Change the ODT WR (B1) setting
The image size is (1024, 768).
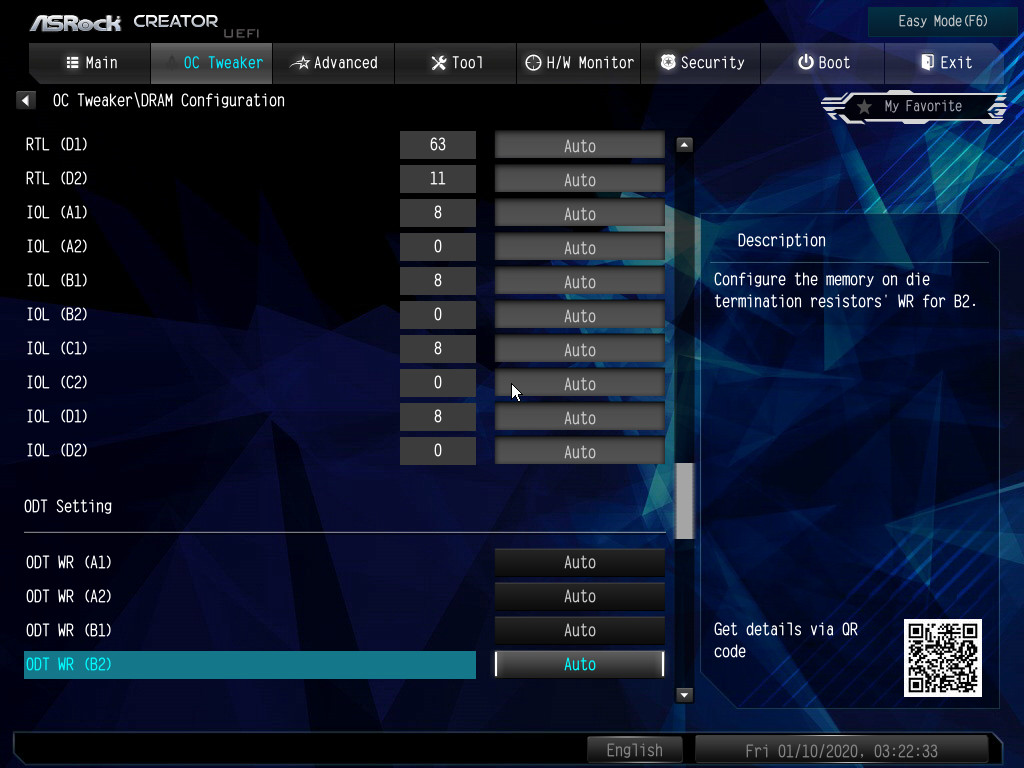click(579, 631)
